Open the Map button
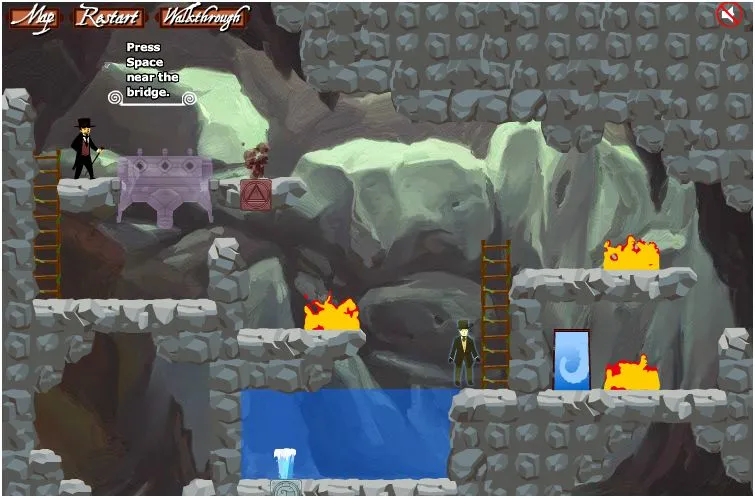This screenshot has width=755, height=498. click(x=34, y=17)
